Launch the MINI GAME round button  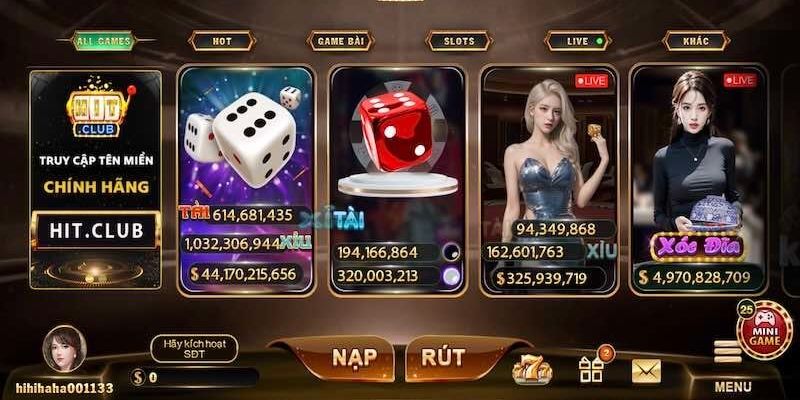click(x=764, y=330)
